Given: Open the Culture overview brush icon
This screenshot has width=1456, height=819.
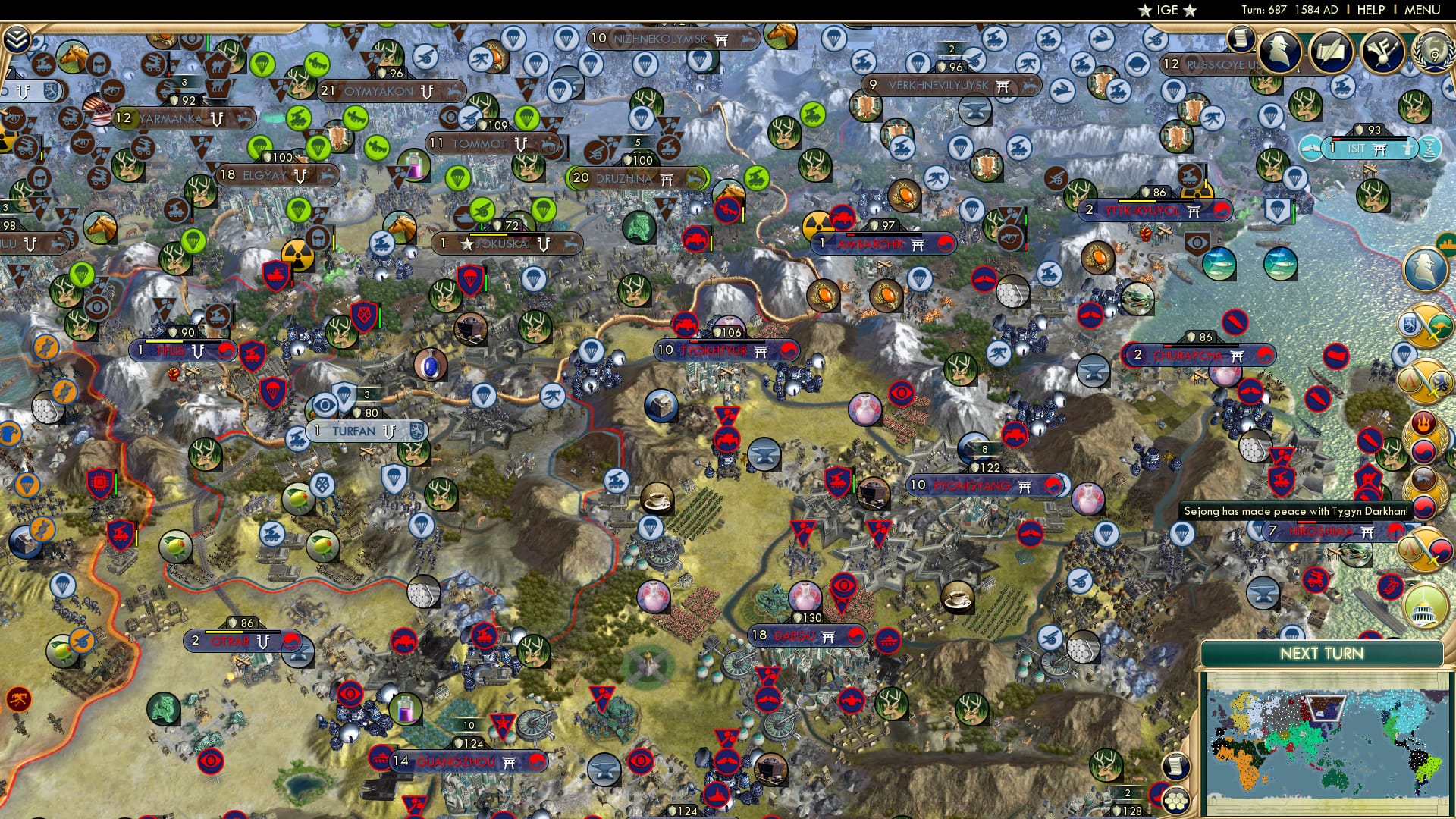Looking at the screenshot, I should tap(1382, 52).
